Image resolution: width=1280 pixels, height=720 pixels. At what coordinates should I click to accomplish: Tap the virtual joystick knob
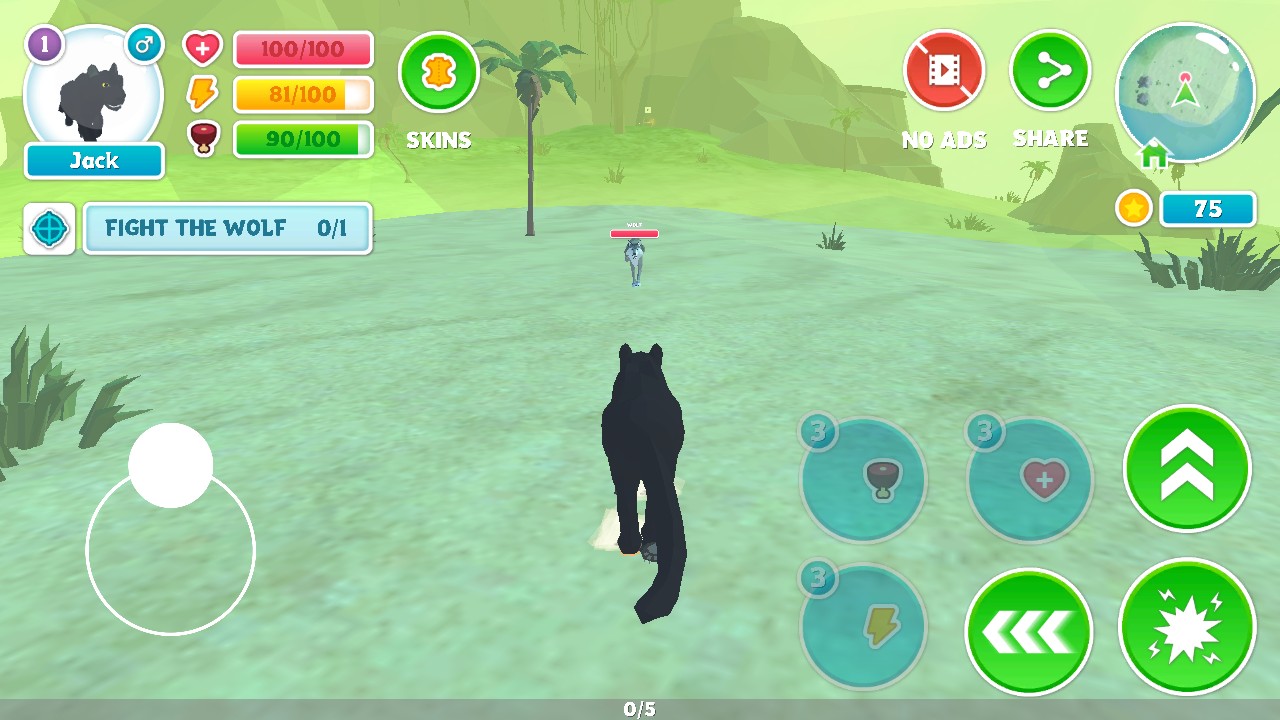coord(171,465)
